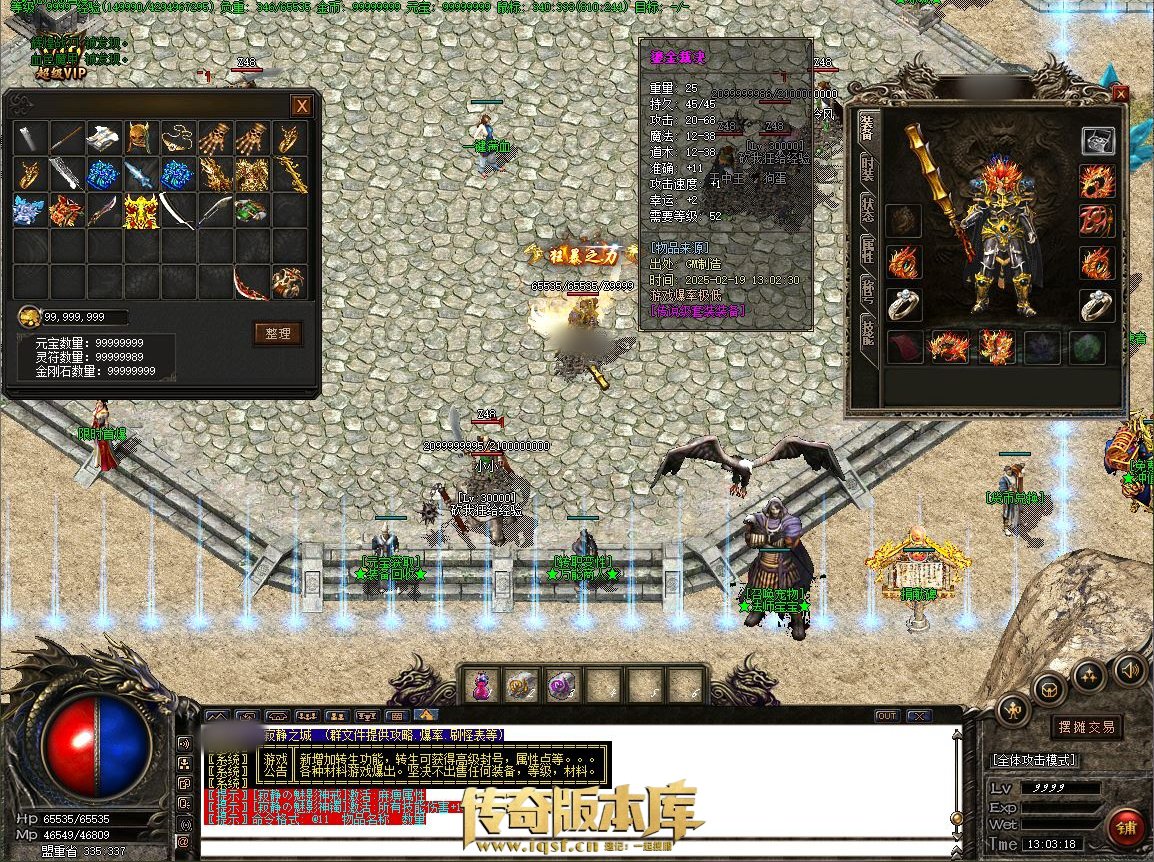Show the 属性 attributes tab

coord(868,251)
